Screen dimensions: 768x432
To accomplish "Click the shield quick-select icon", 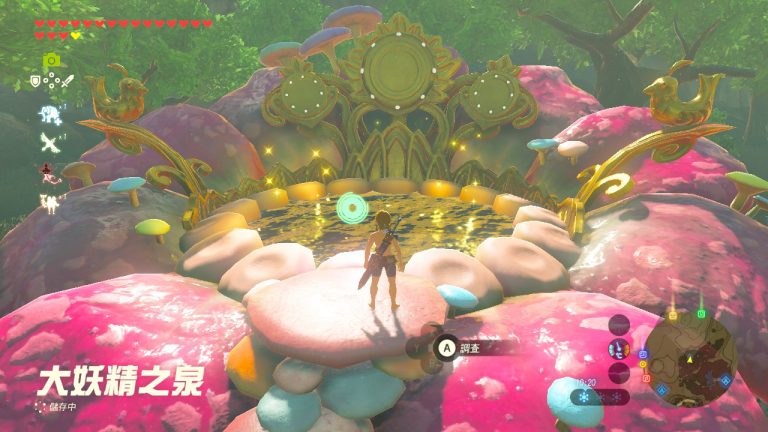I will click(x=35, y=81).
